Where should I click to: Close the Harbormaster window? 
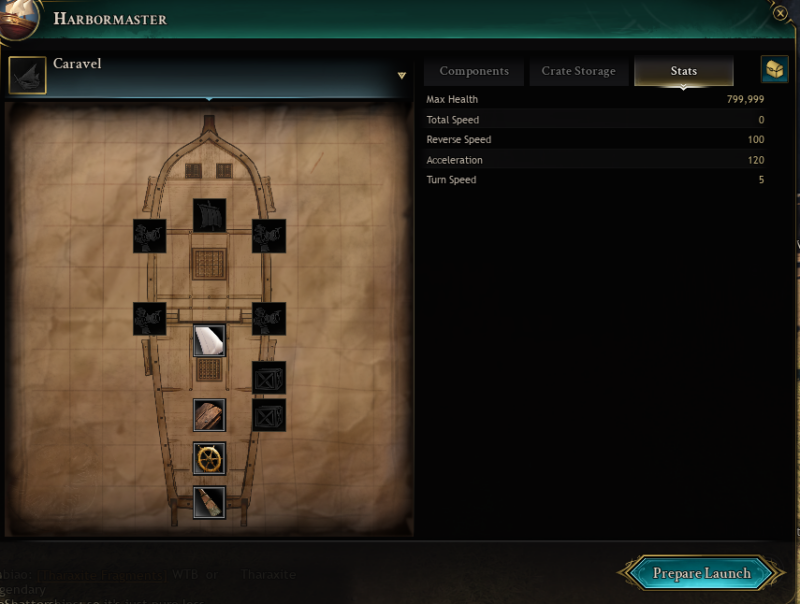(780, 14)
